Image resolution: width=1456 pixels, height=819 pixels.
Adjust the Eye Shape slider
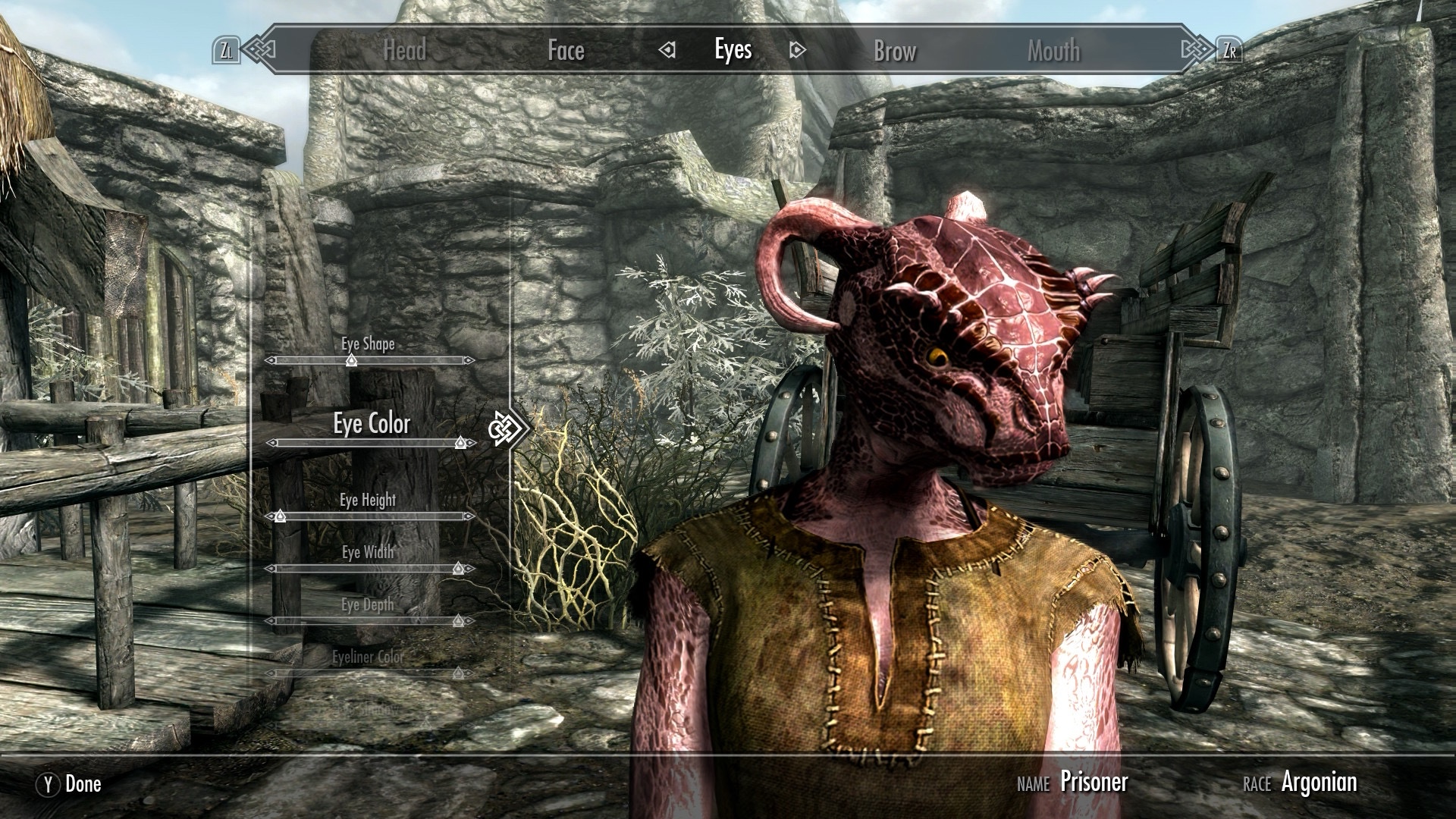(352, 361)
